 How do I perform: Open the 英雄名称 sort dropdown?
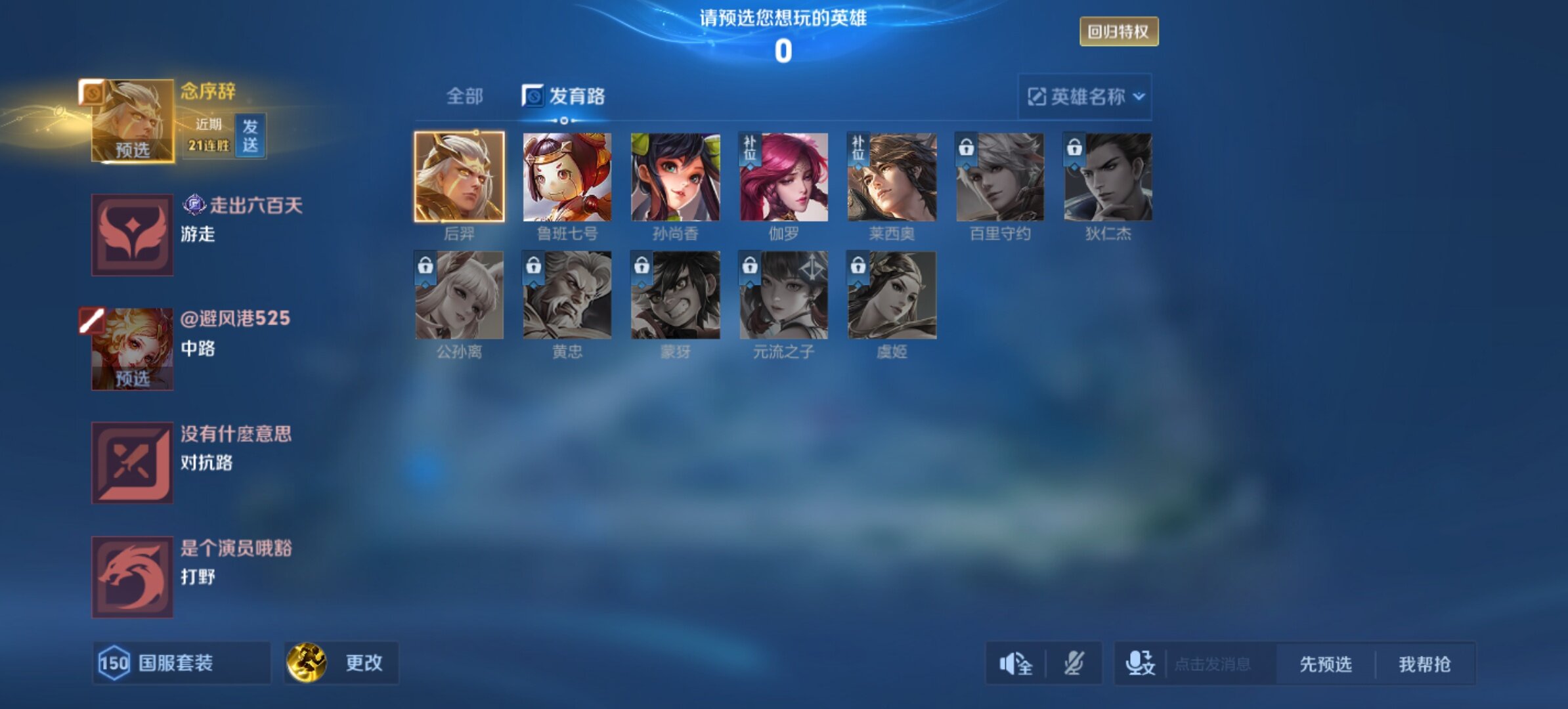[1085, 97]
